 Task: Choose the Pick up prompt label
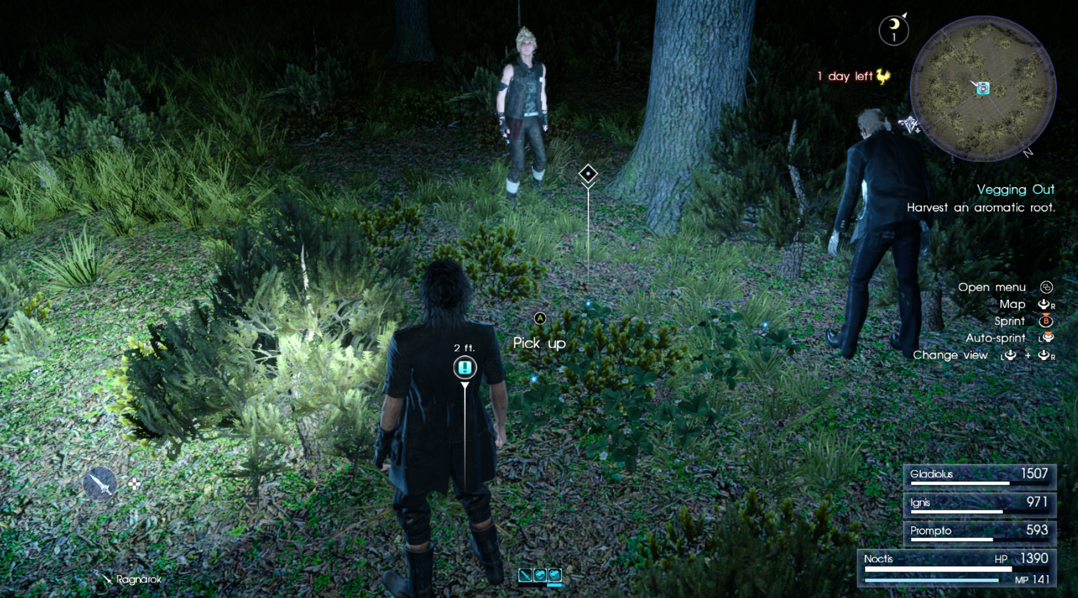[x=539, y=343]
